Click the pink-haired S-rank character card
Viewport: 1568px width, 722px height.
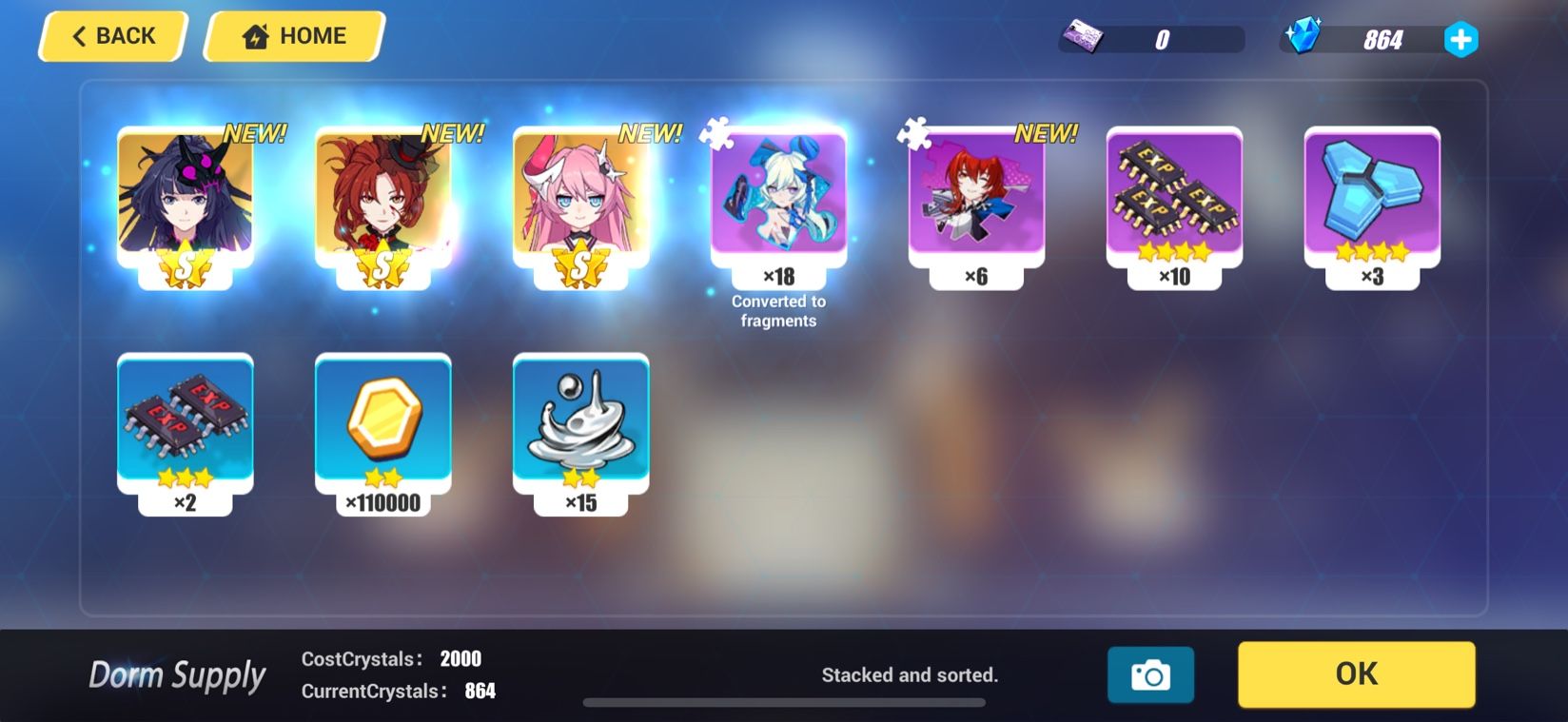point(580,203)
